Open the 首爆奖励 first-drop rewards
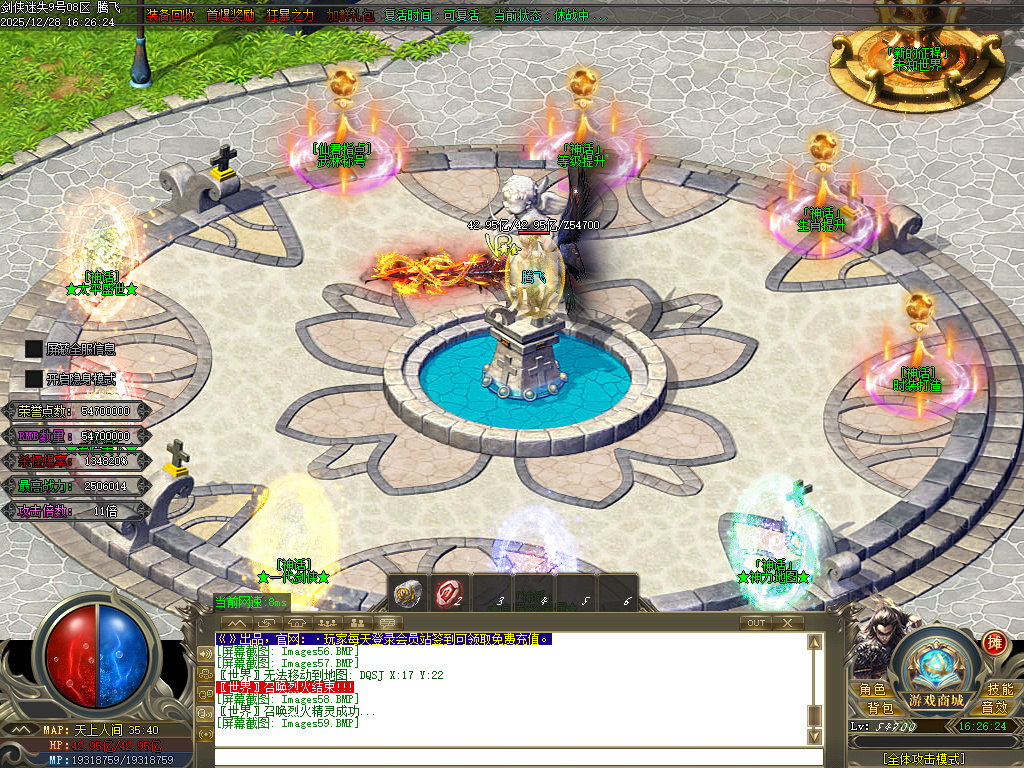Image resolution: width=1024 pixels, height=768 pixels. click(230, 16)
